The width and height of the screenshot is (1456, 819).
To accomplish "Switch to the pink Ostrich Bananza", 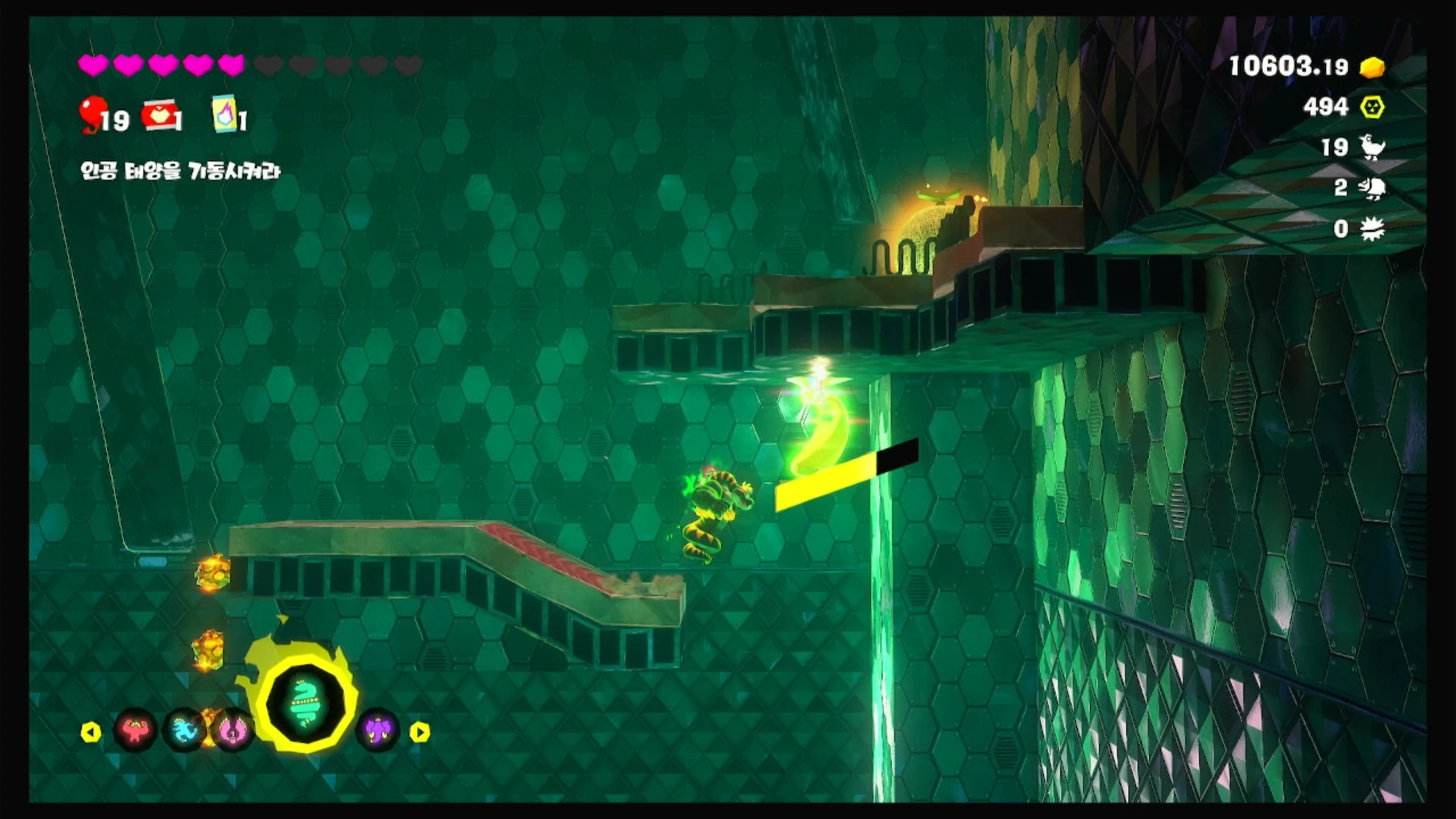I will (232, 731).
